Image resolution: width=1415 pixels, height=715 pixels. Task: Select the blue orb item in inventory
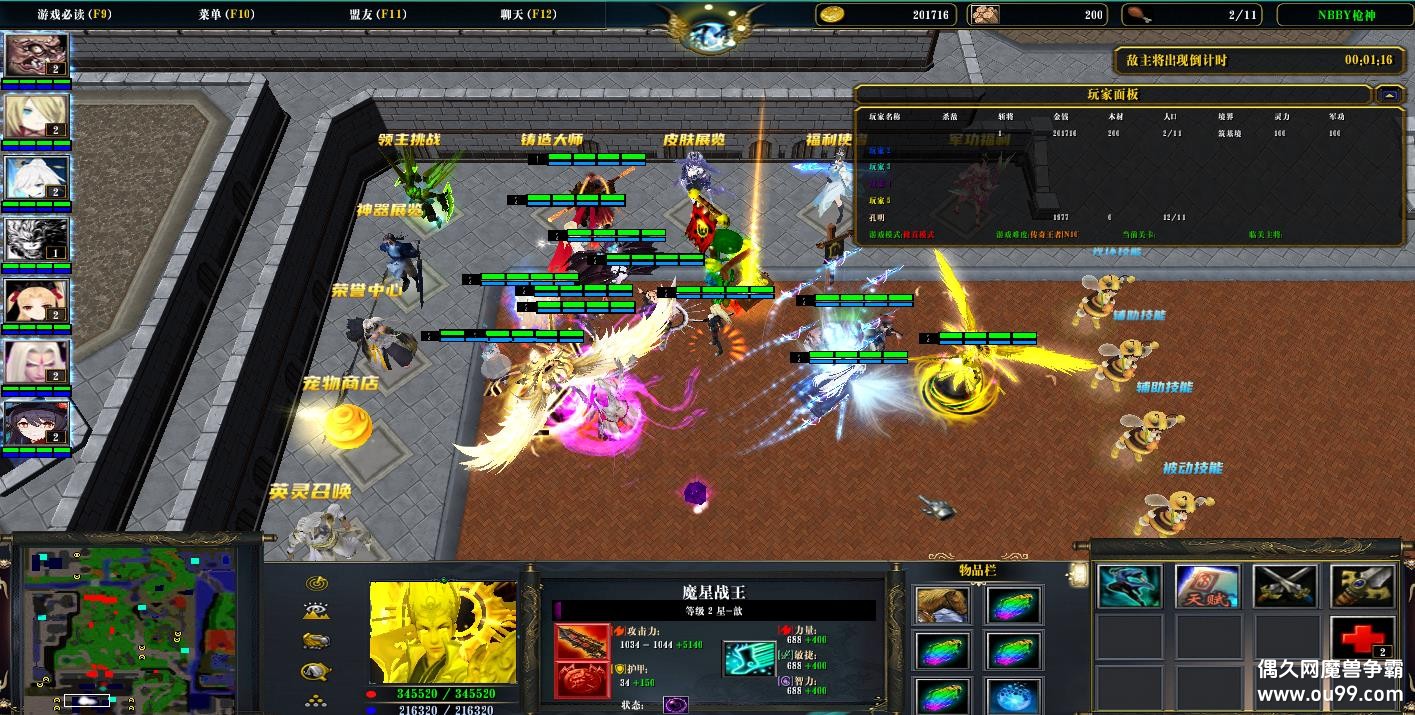[x=1013, y=695]
